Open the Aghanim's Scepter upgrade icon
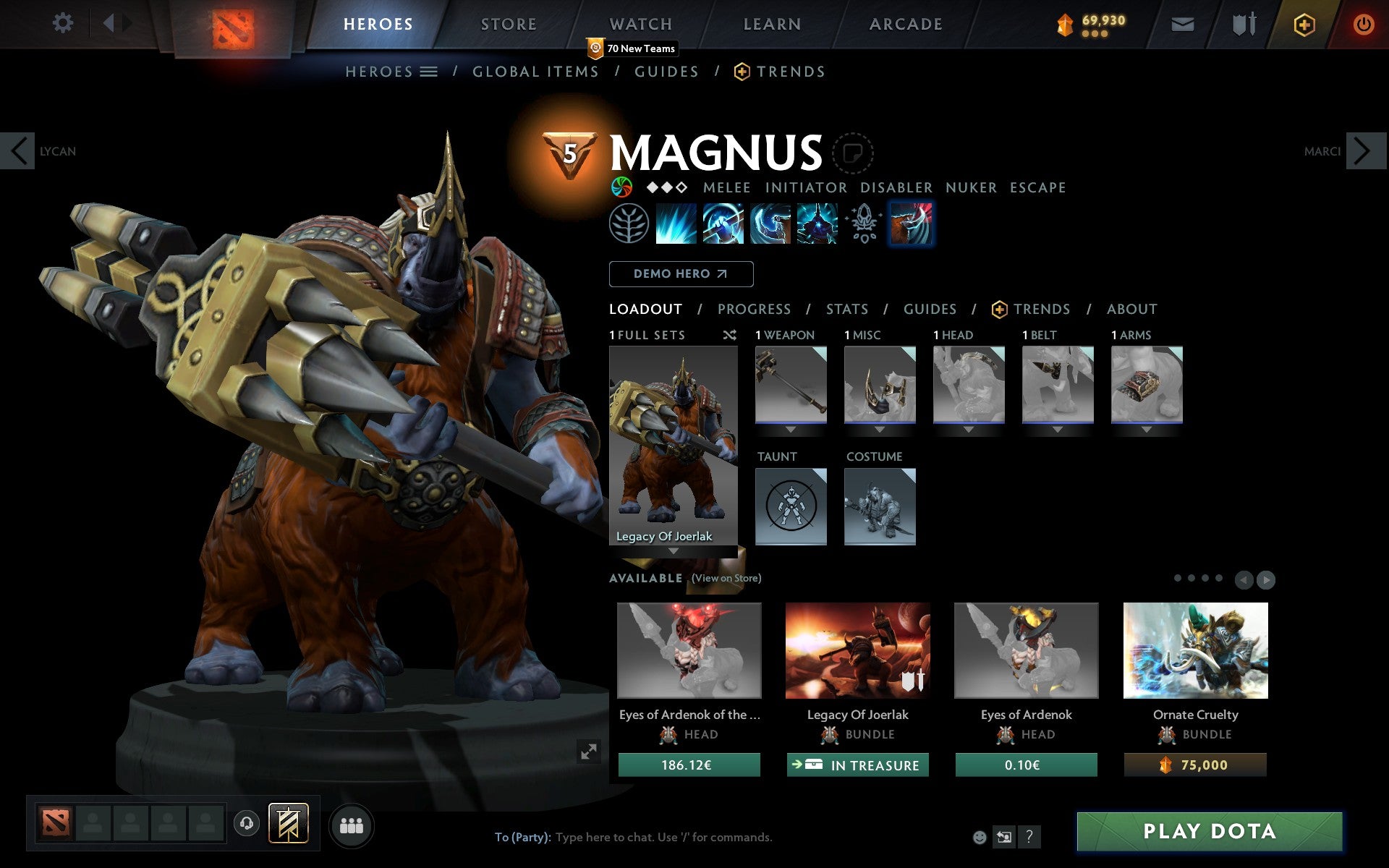The image size is (1389, 868). [865, 223]
